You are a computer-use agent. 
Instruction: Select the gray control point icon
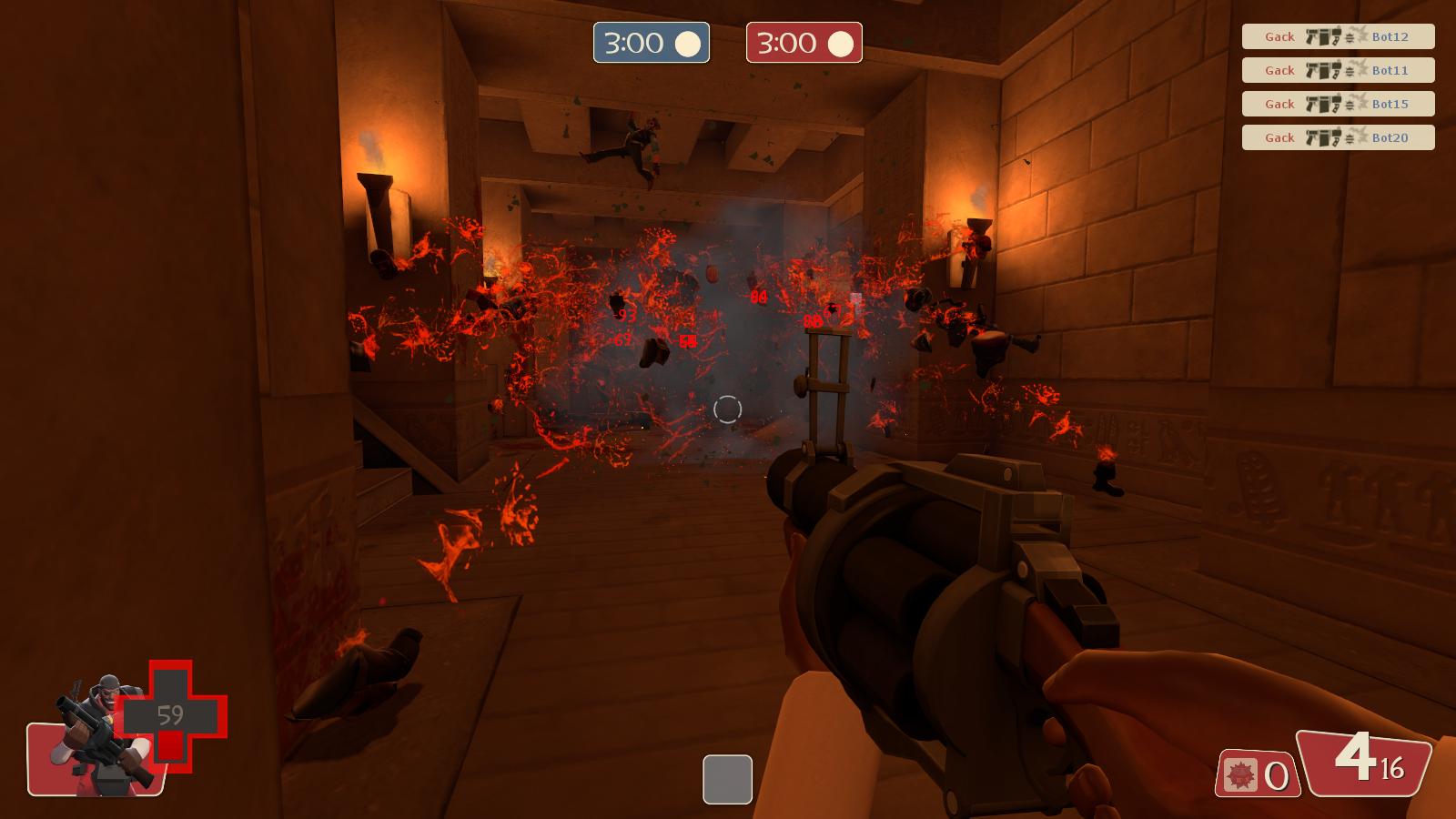pos(727,780)
